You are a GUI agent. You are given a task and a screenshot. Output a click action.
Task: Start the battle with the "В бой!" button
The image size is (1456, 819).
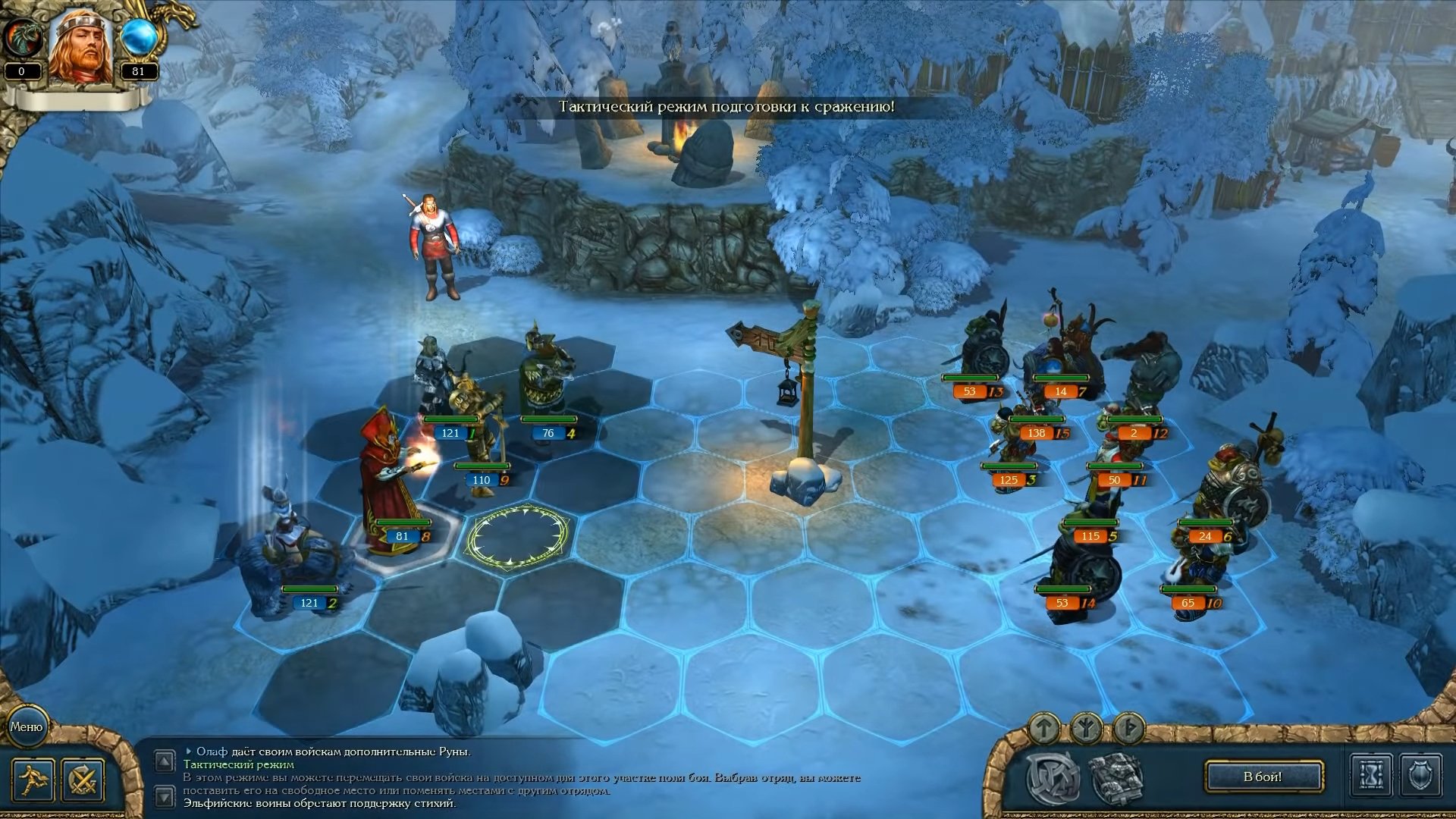[1263, 777]
